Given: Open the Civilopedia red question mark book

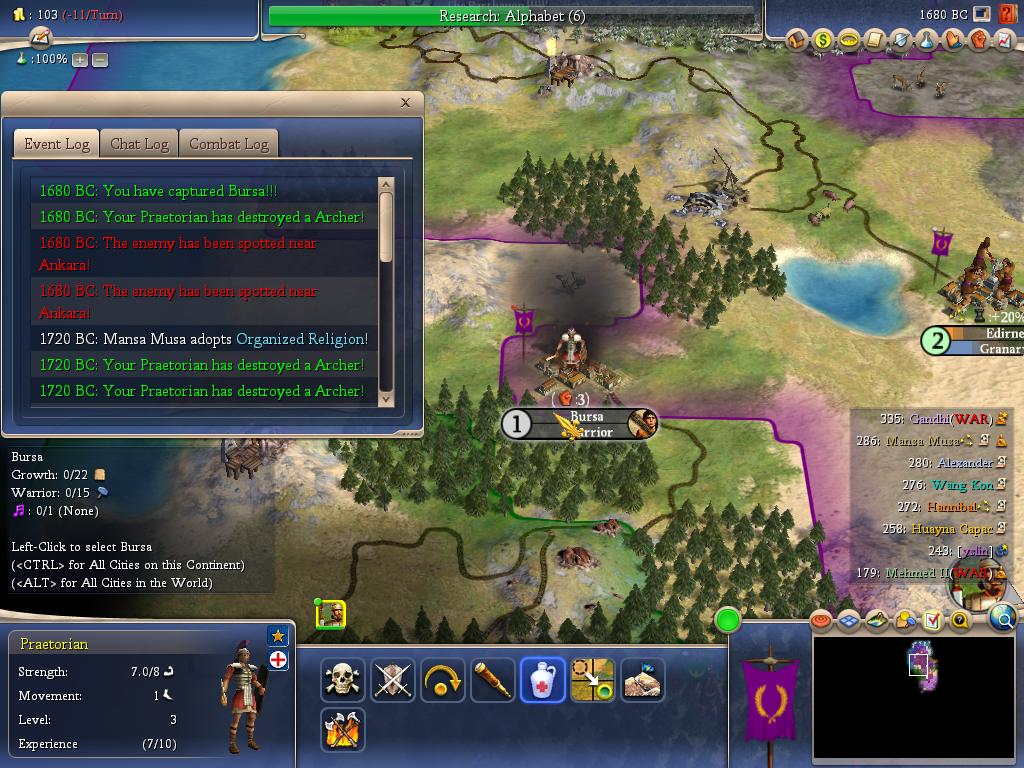Looking at the screenshot, I should tap(1007, 15).
